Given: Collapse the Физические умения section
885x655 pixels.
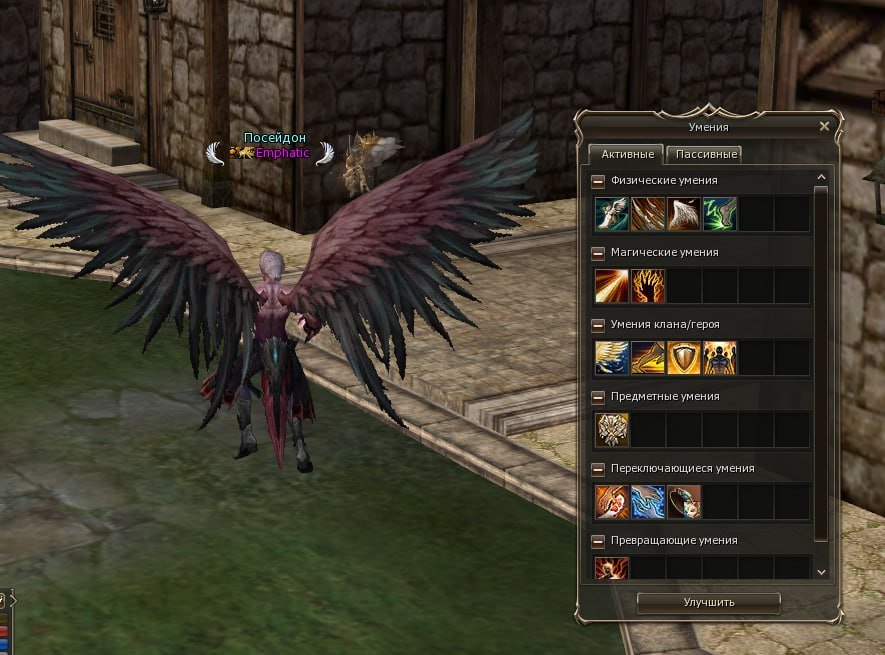Looking at the screenshot, I should tap(598, 181).
